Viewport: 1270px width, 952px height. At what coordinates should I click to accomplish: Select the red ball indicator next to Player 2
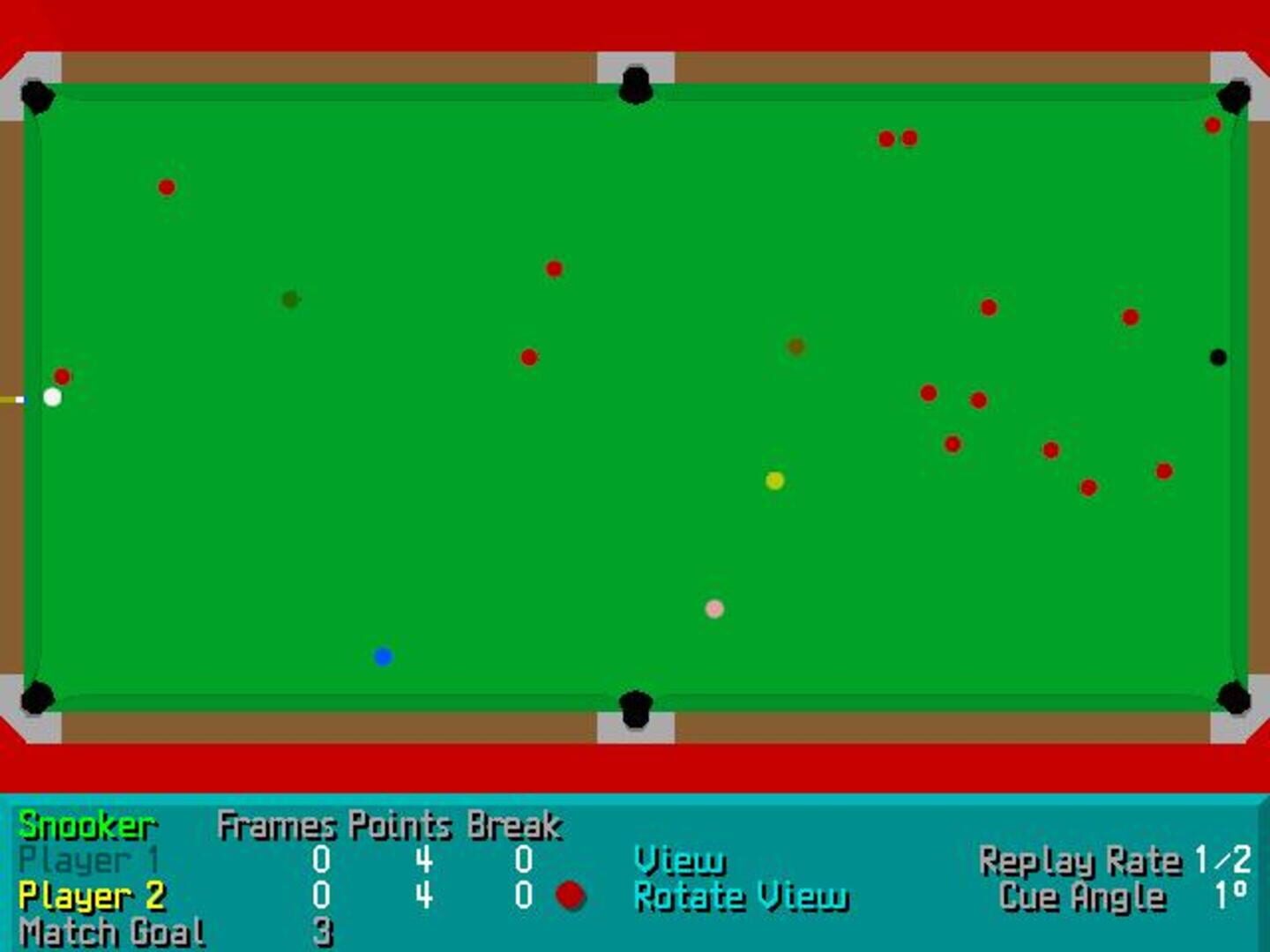point(571,896)
